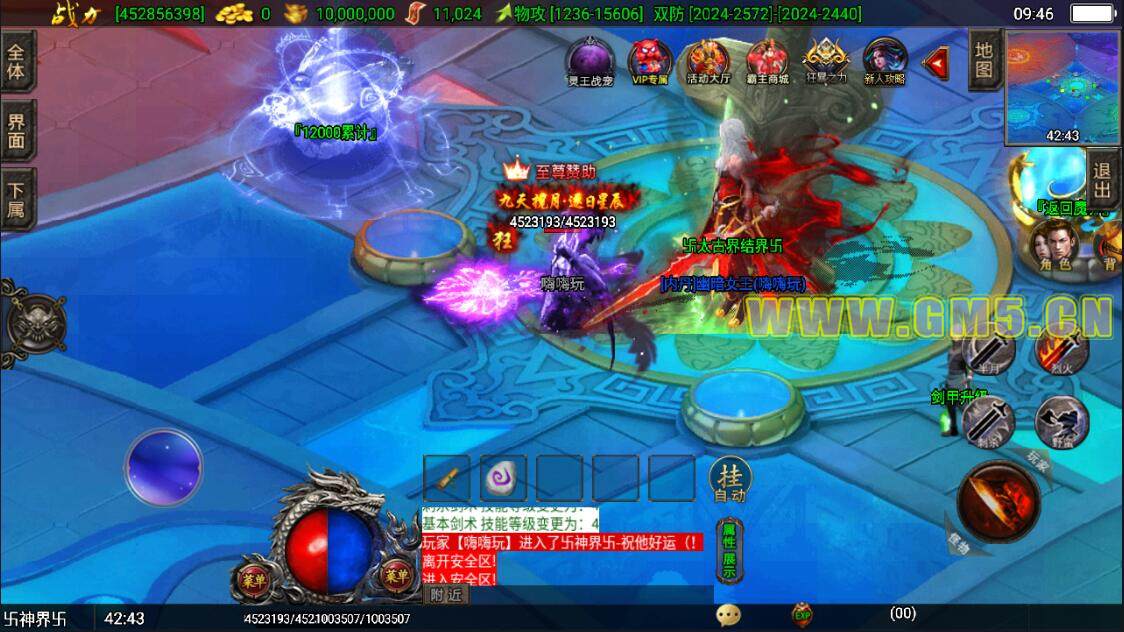Activate the 烈火 flame sword skill

point(1061,350)
